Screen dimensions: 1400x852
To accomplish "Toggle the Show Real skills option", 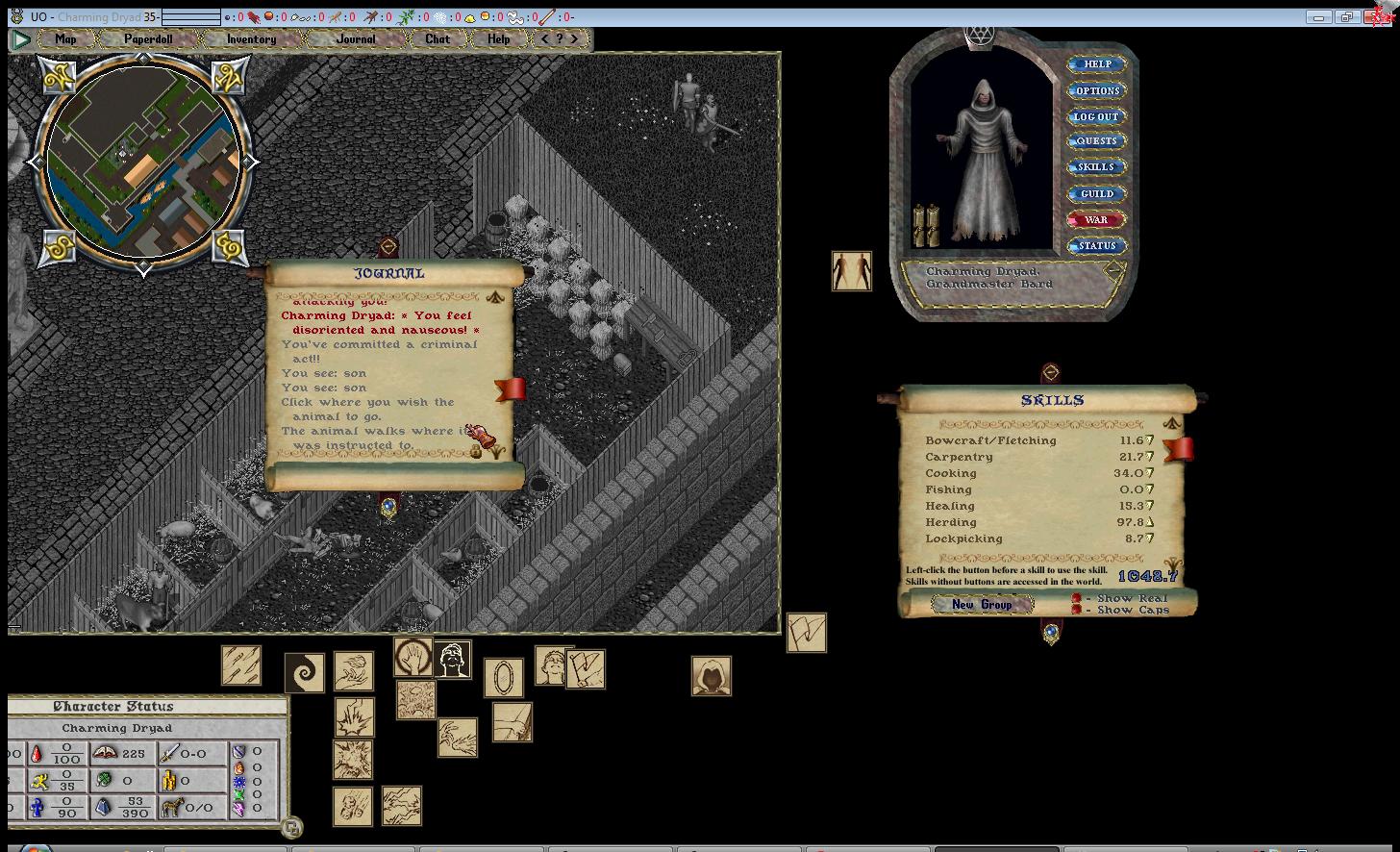I will point(1077,598).
